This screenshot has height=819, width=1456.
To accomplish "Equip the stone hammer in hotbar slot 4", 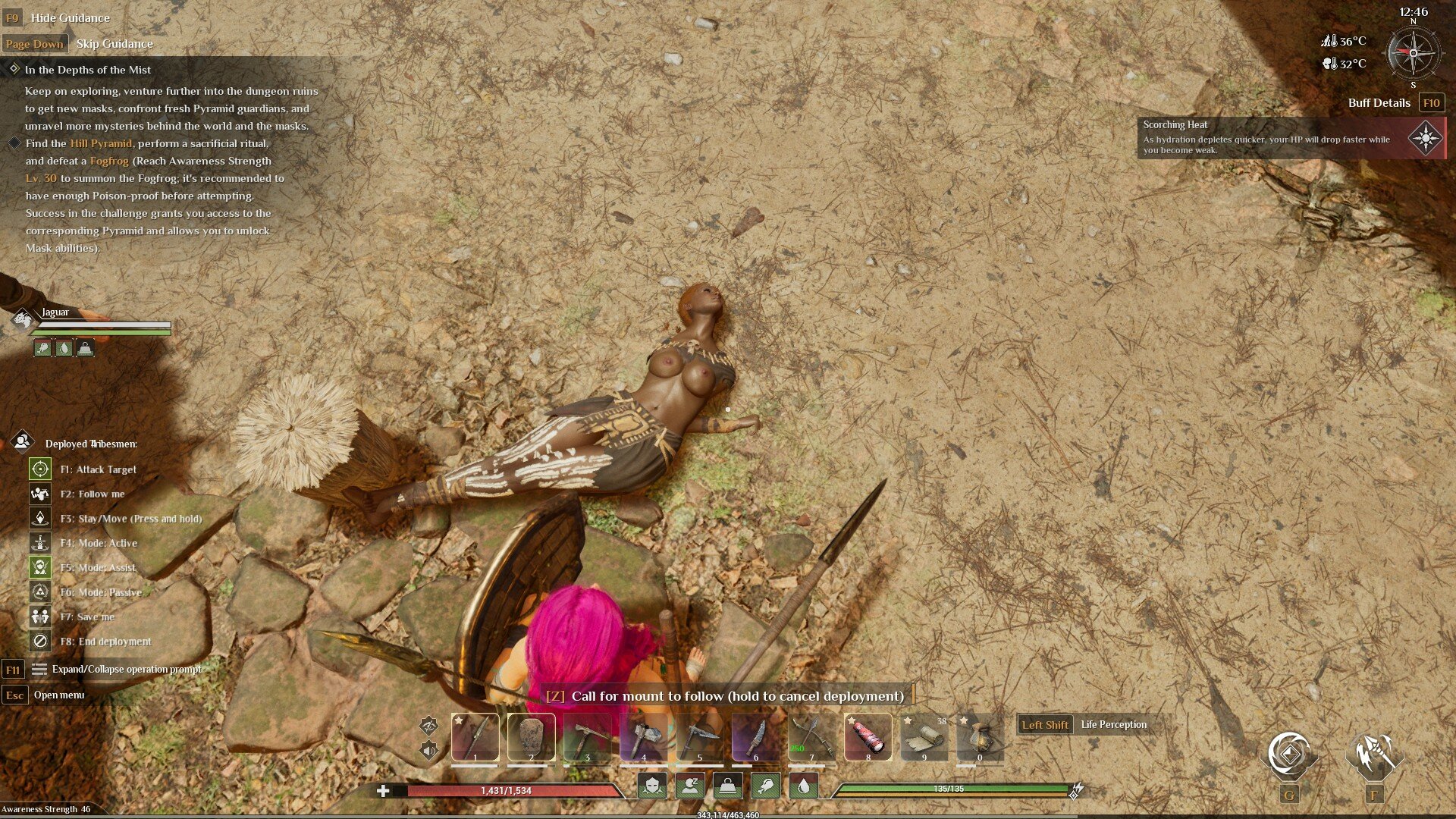I will click(643, 736).
